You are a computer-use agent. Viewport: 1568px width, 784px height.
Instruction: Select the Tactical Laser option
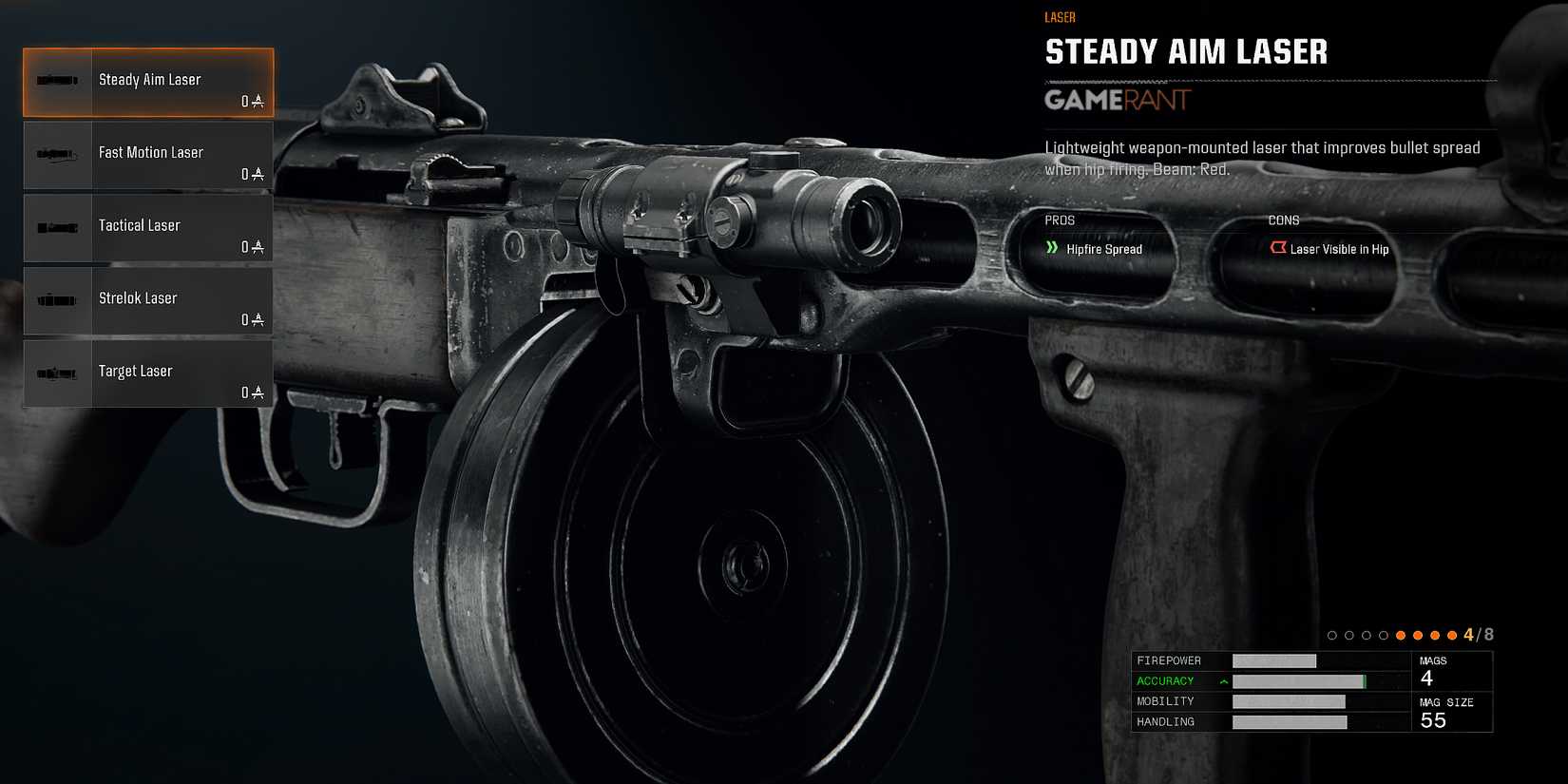click(x=147, y=228)
